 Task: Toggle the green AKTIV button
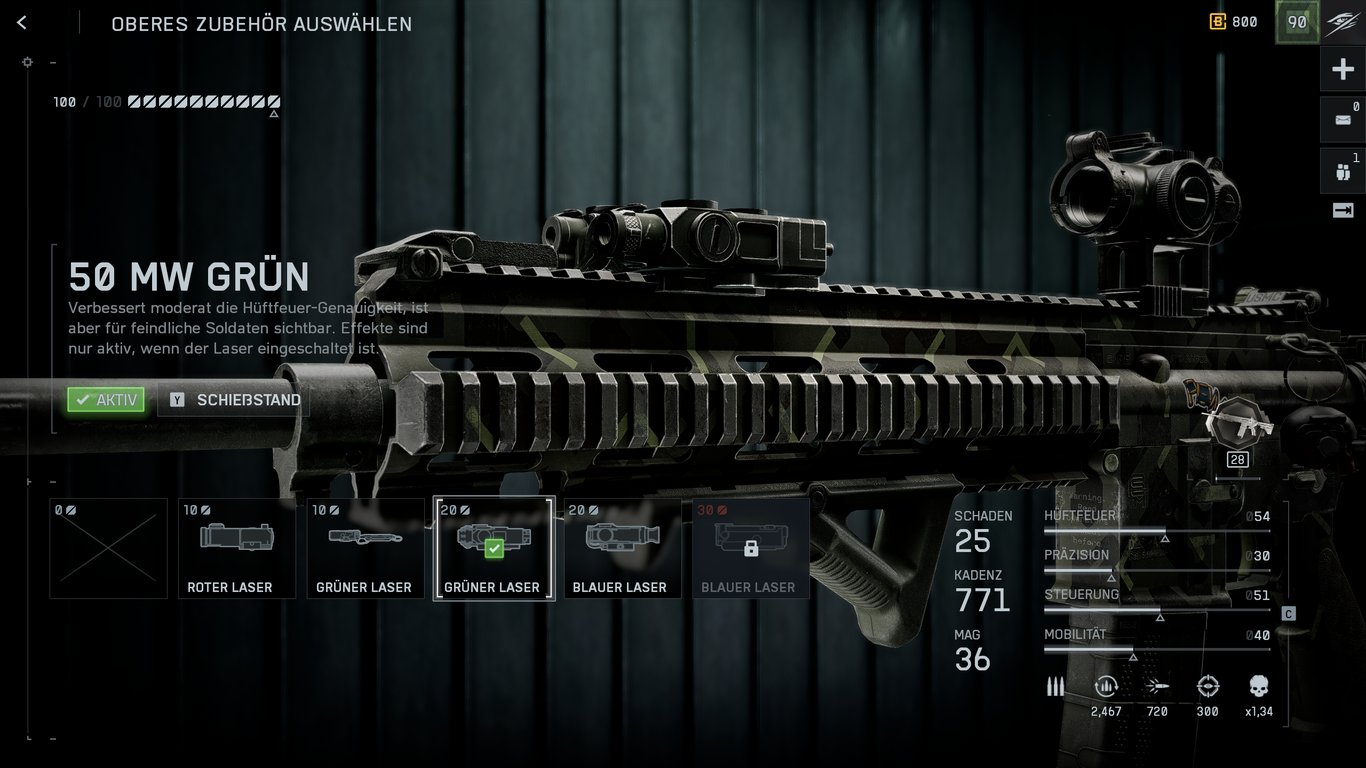click(106, 400)
